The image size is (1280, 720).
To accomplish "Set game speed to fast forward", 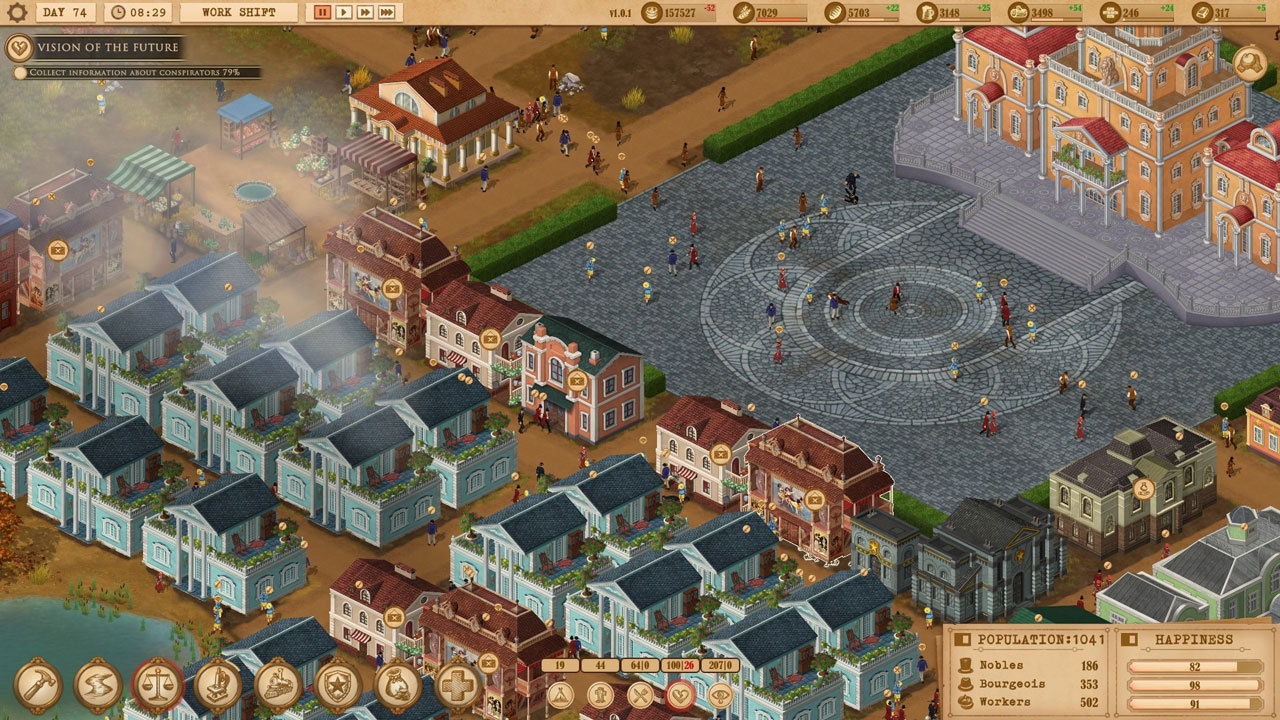I will point(366,13).
